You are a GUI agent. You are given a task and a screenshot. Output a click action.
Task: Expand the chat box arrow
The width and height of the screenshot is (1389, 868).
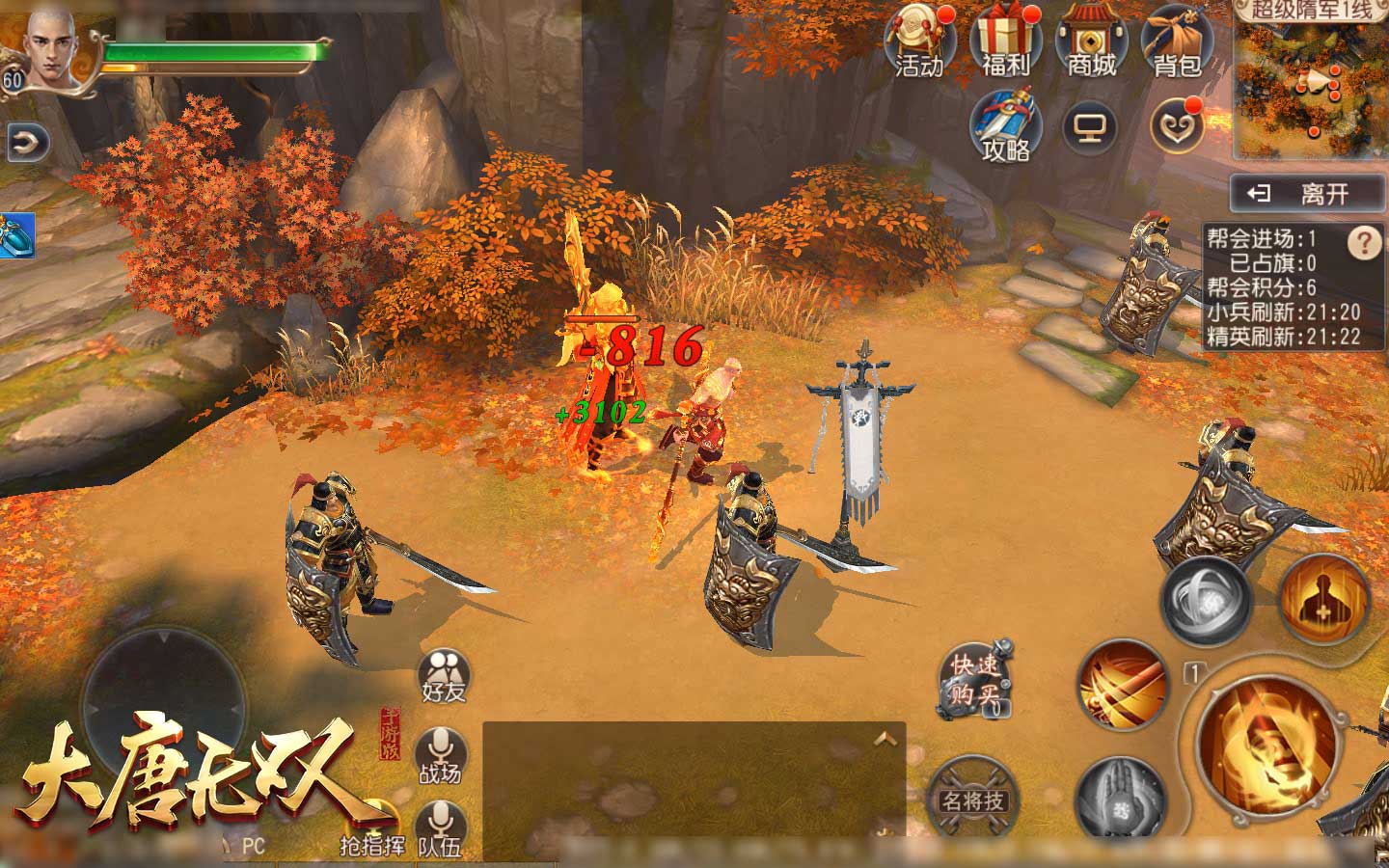point(885,740)
